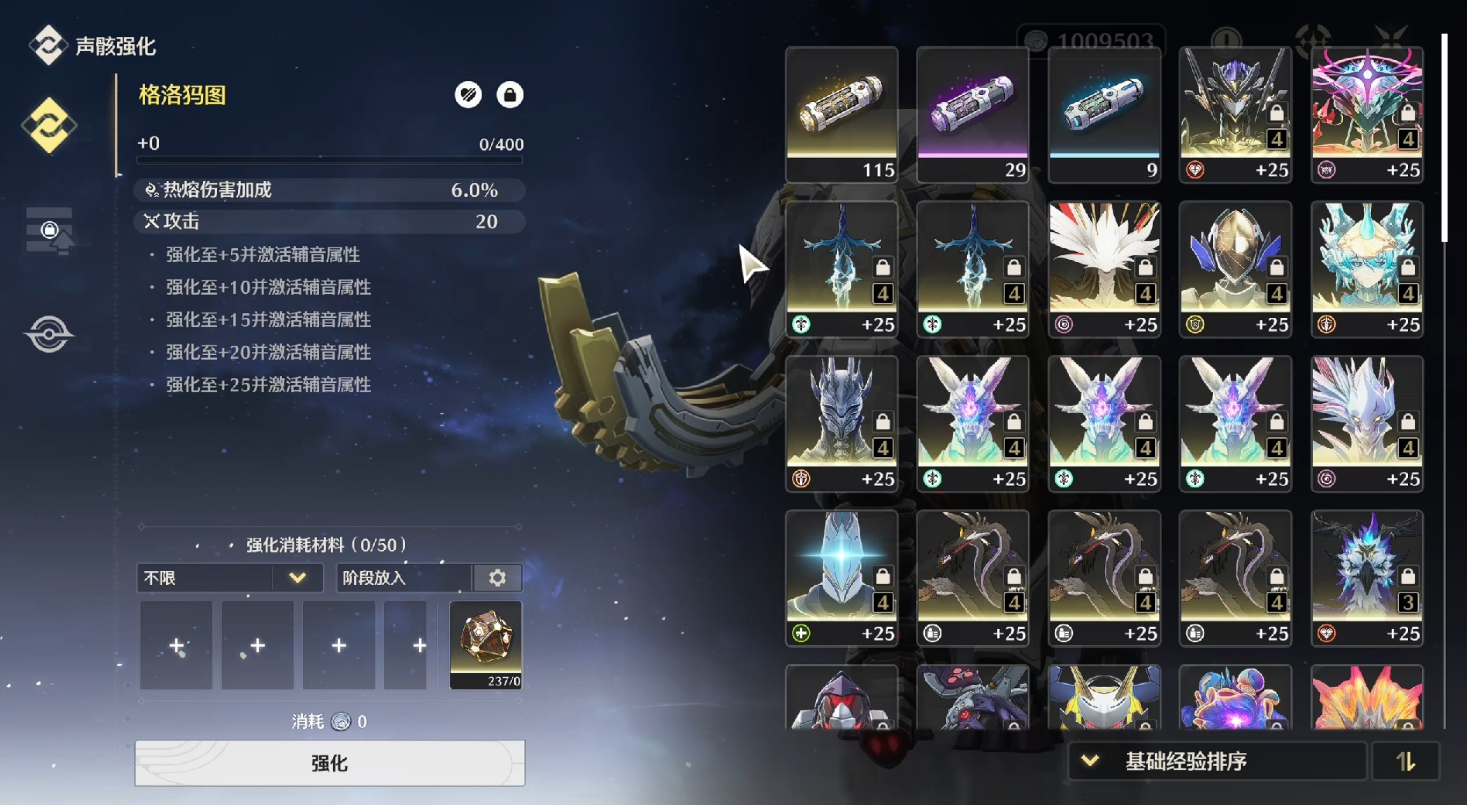This screenshot has width=1467, height=805.
Task: Click the inventory list scrollbar
Action: click(1444, 140)
